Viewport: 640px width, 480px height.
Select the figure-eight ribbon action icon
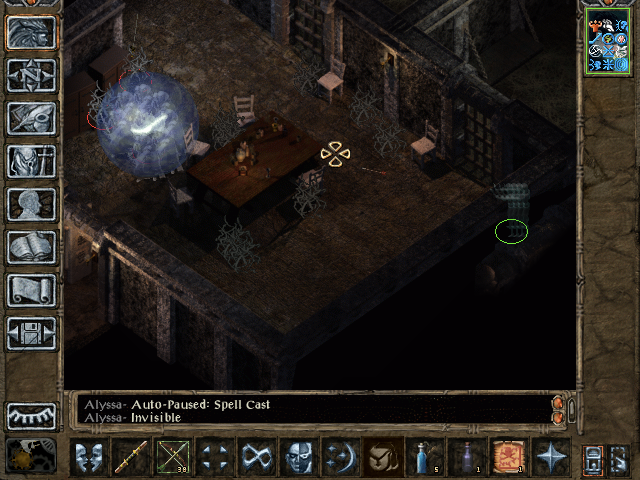point(257,458)
